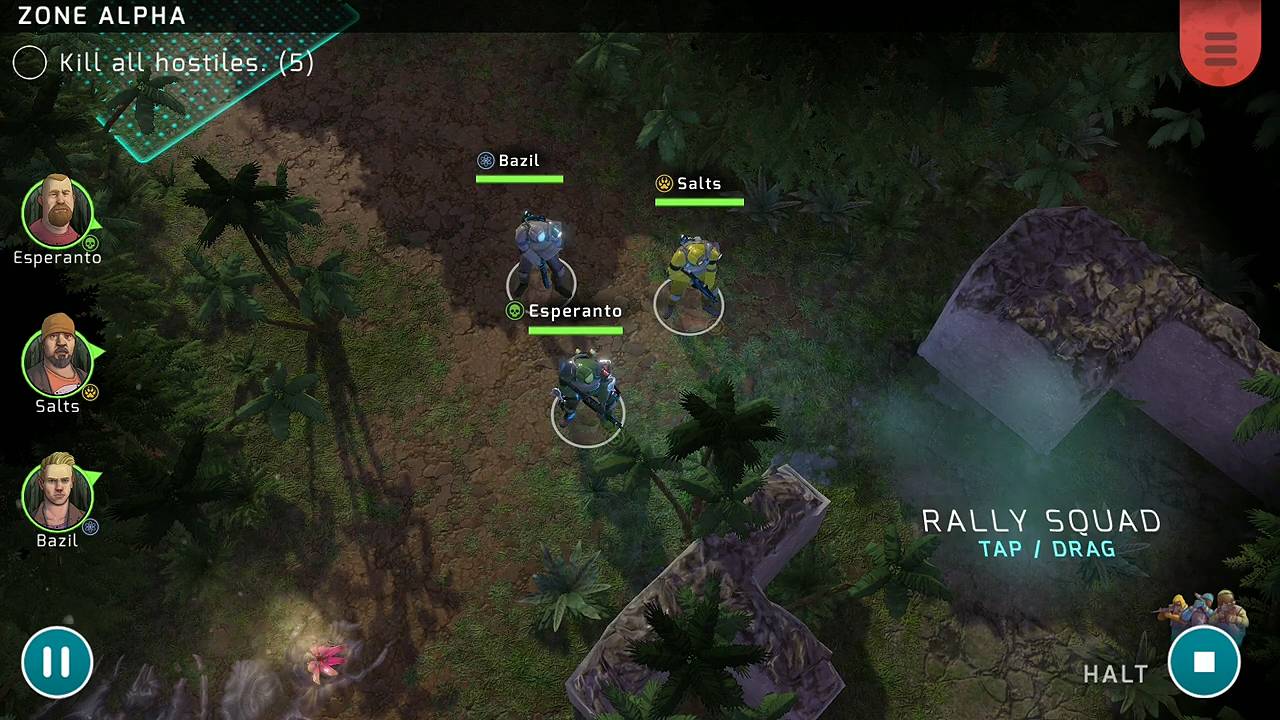Tap the skull badge next to Esperanto's map label
The height and width of the screenshot is (720, 1280).
[514, 311]
